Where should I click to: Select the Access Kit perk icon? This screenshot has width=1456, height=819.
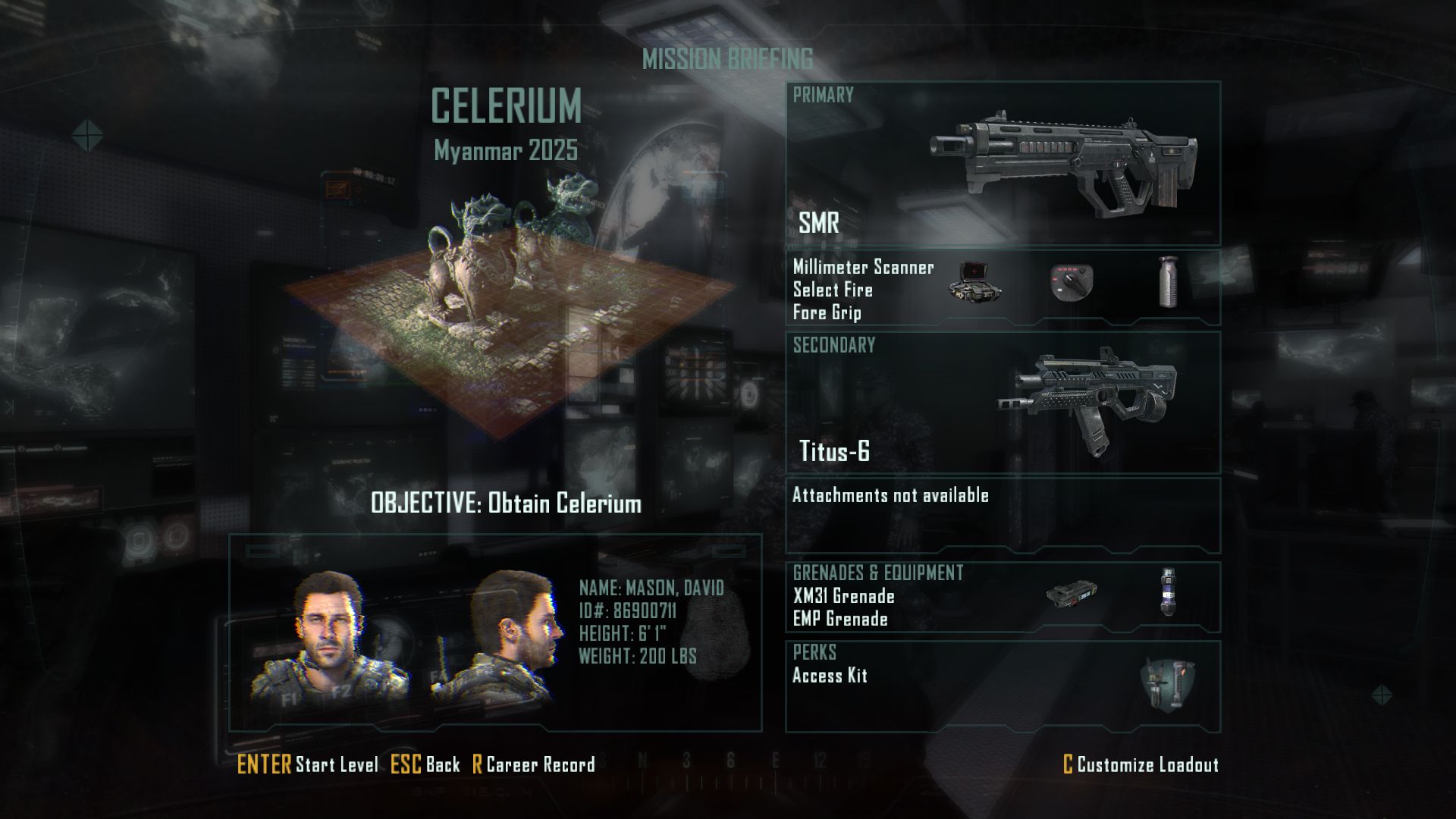pyautogui.click(x=1166, y=685)
